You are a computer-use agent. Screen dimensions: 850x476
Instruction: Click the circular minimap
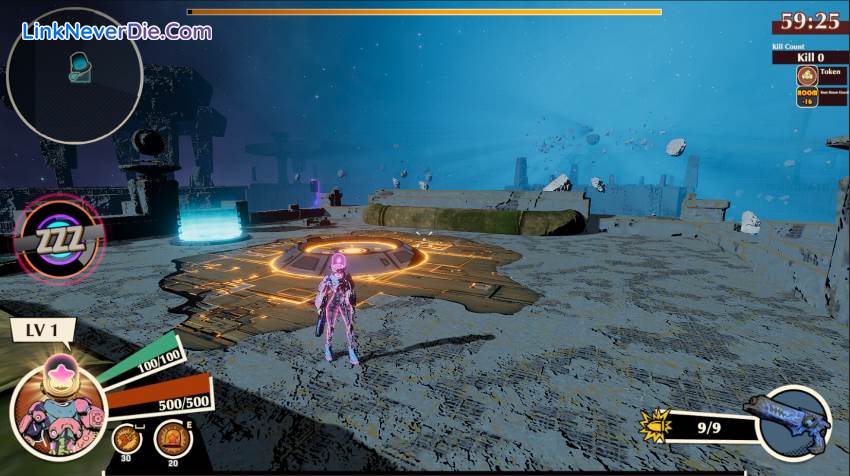point(74,75)
